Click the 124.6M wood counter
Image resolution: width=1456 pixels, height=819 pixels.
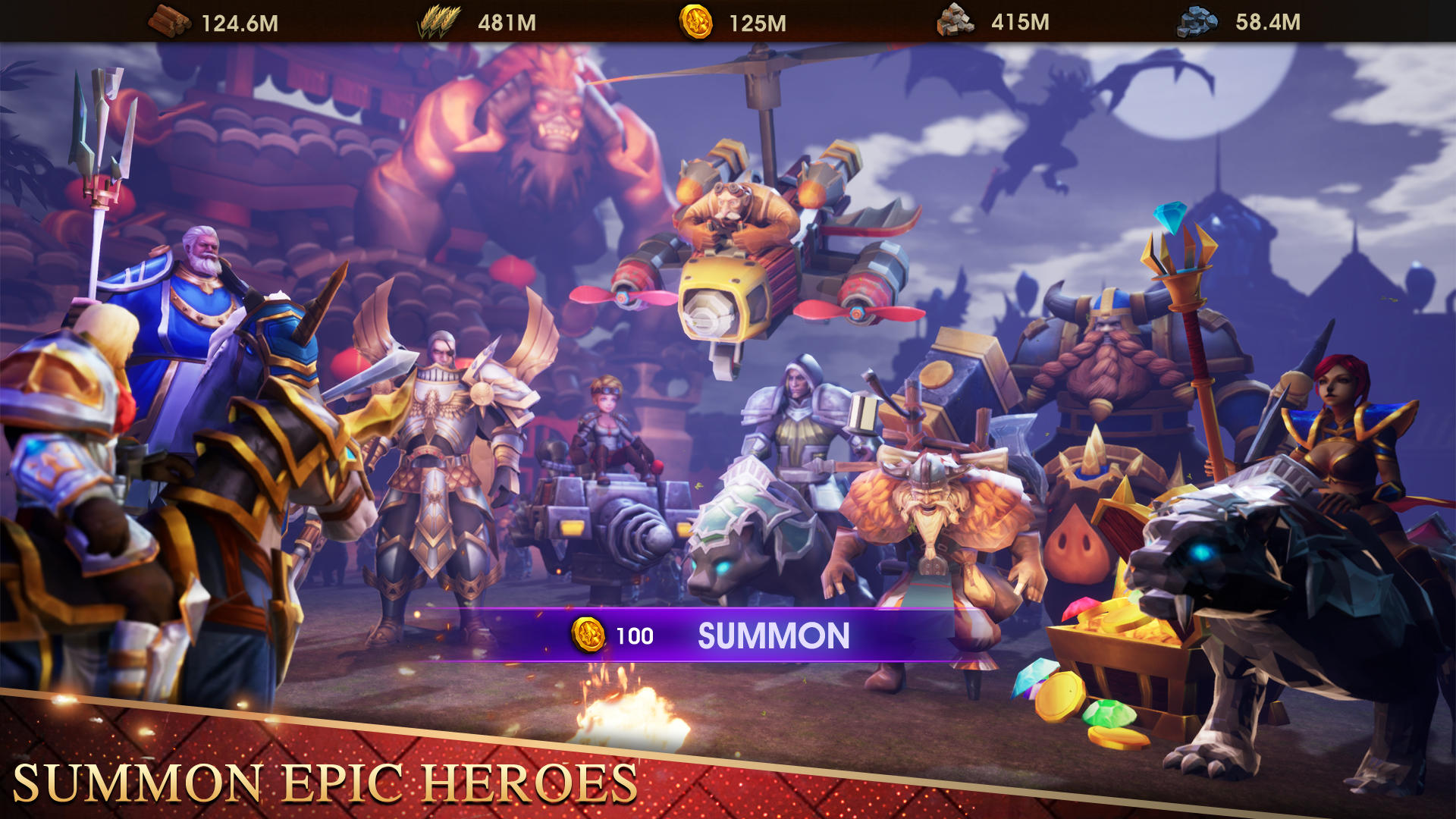click(239, 21)
